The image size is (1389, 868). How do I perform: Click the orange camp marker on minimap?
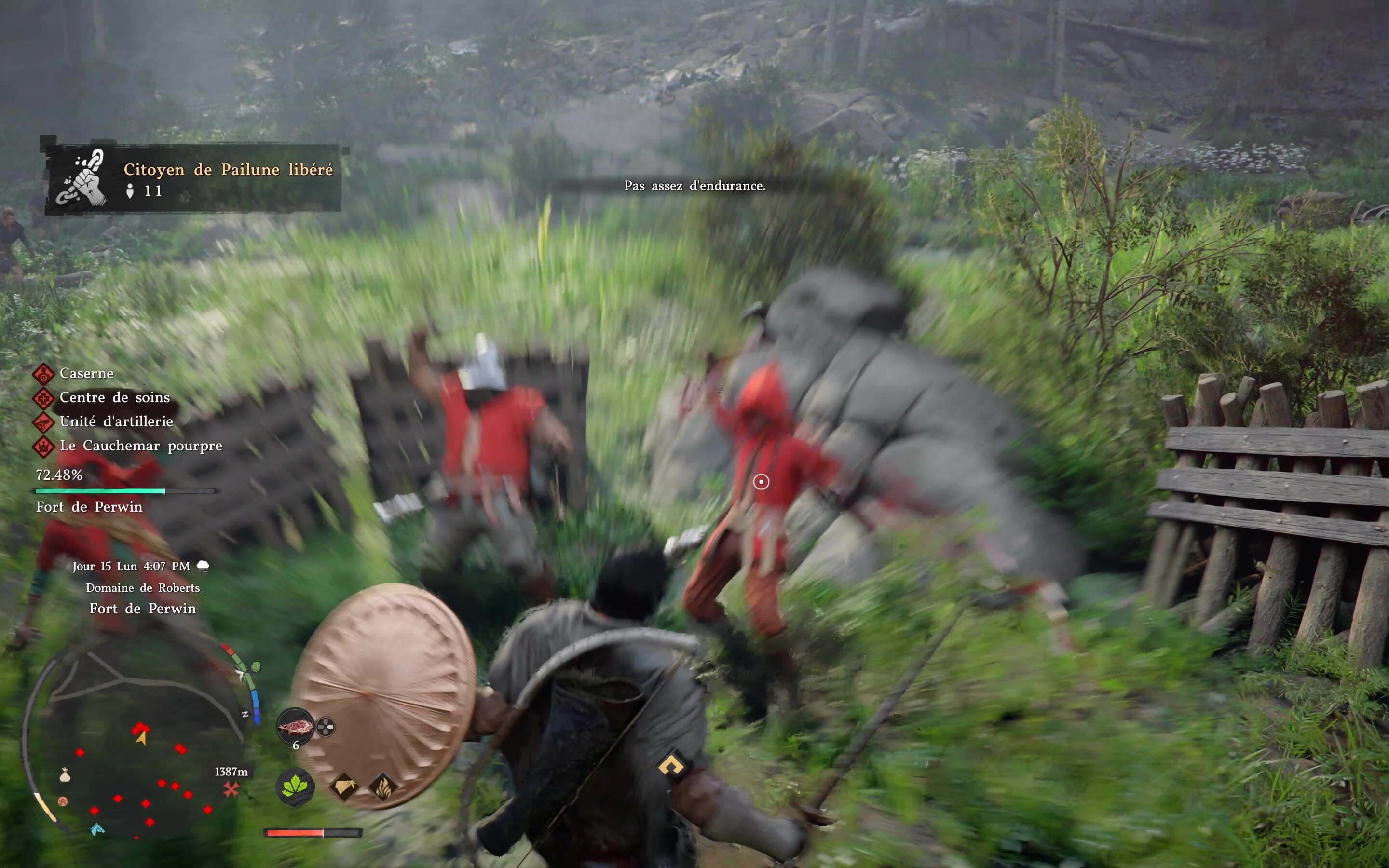pos(63,801)
